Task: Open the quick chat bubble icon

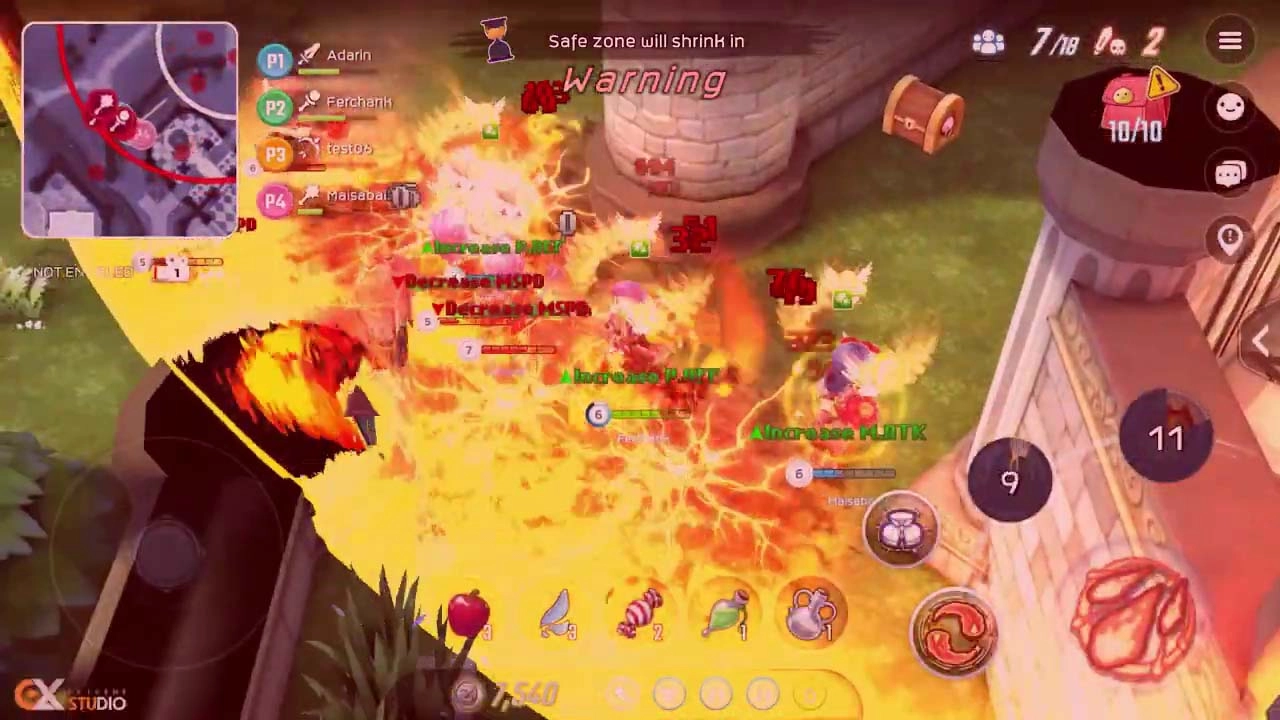Action: coord(1229,172)
